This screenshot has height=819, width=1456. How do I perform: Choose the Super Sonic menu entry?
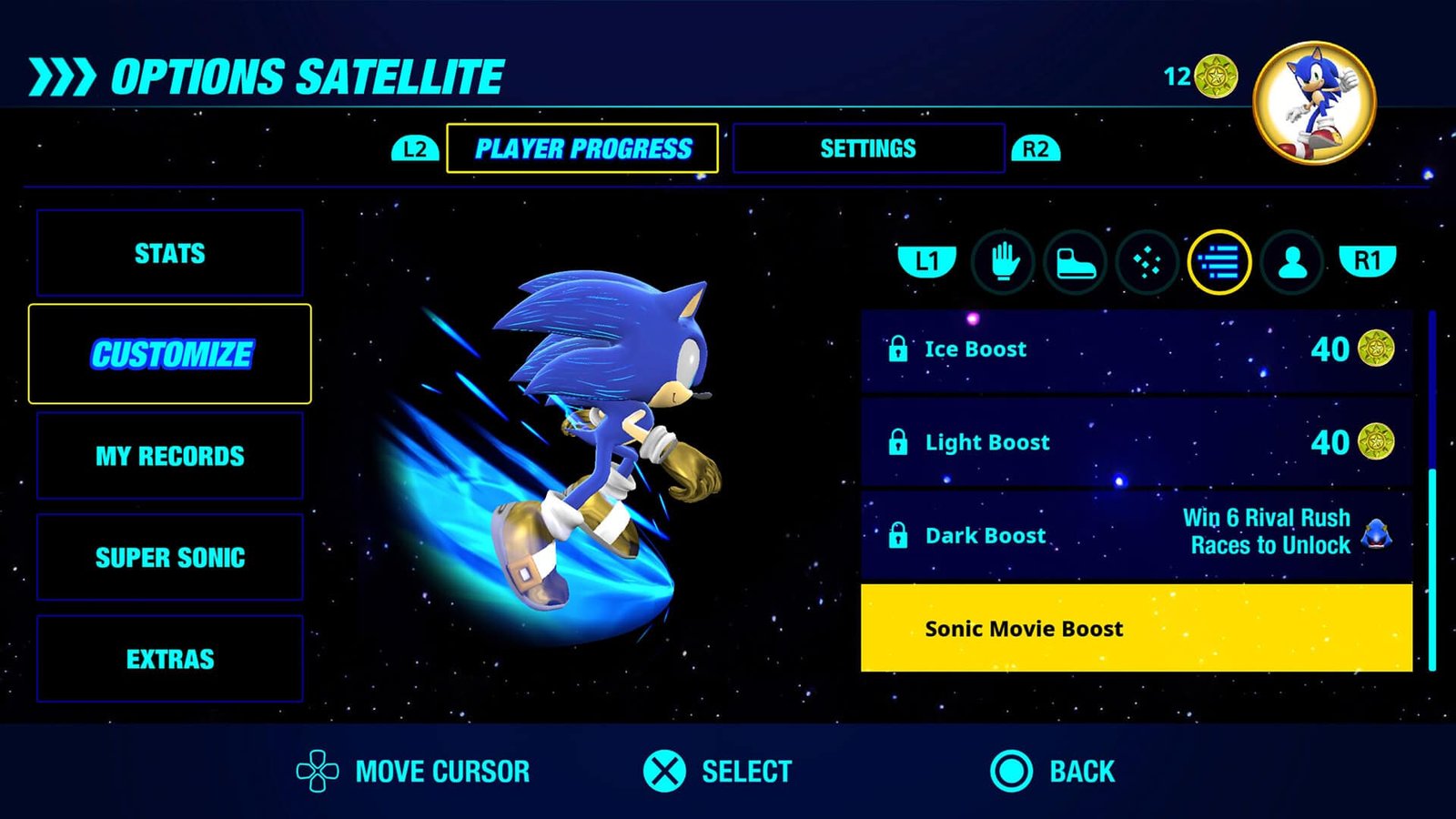point(170,557)
